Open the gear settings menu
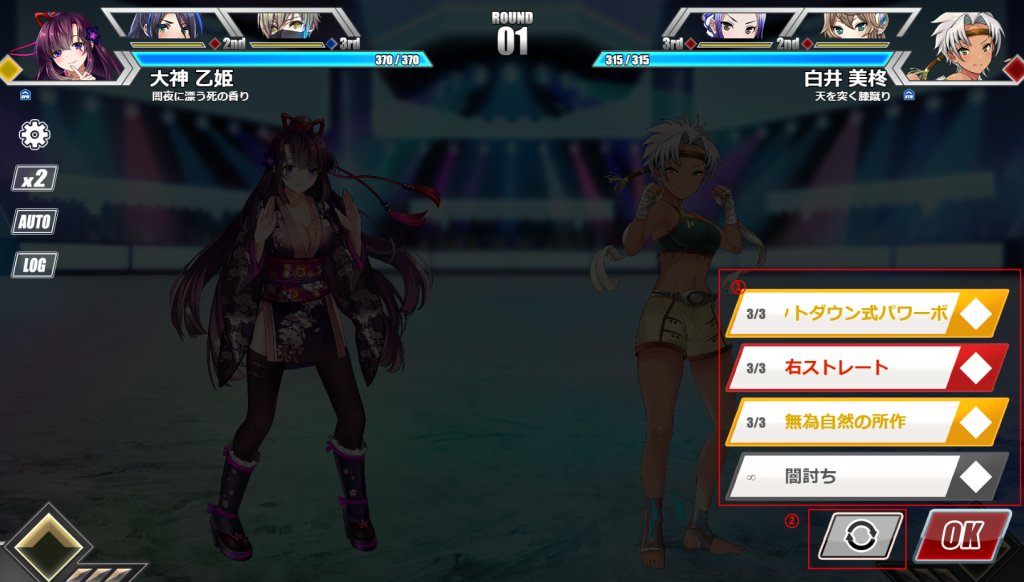 (x=35, y=134)
